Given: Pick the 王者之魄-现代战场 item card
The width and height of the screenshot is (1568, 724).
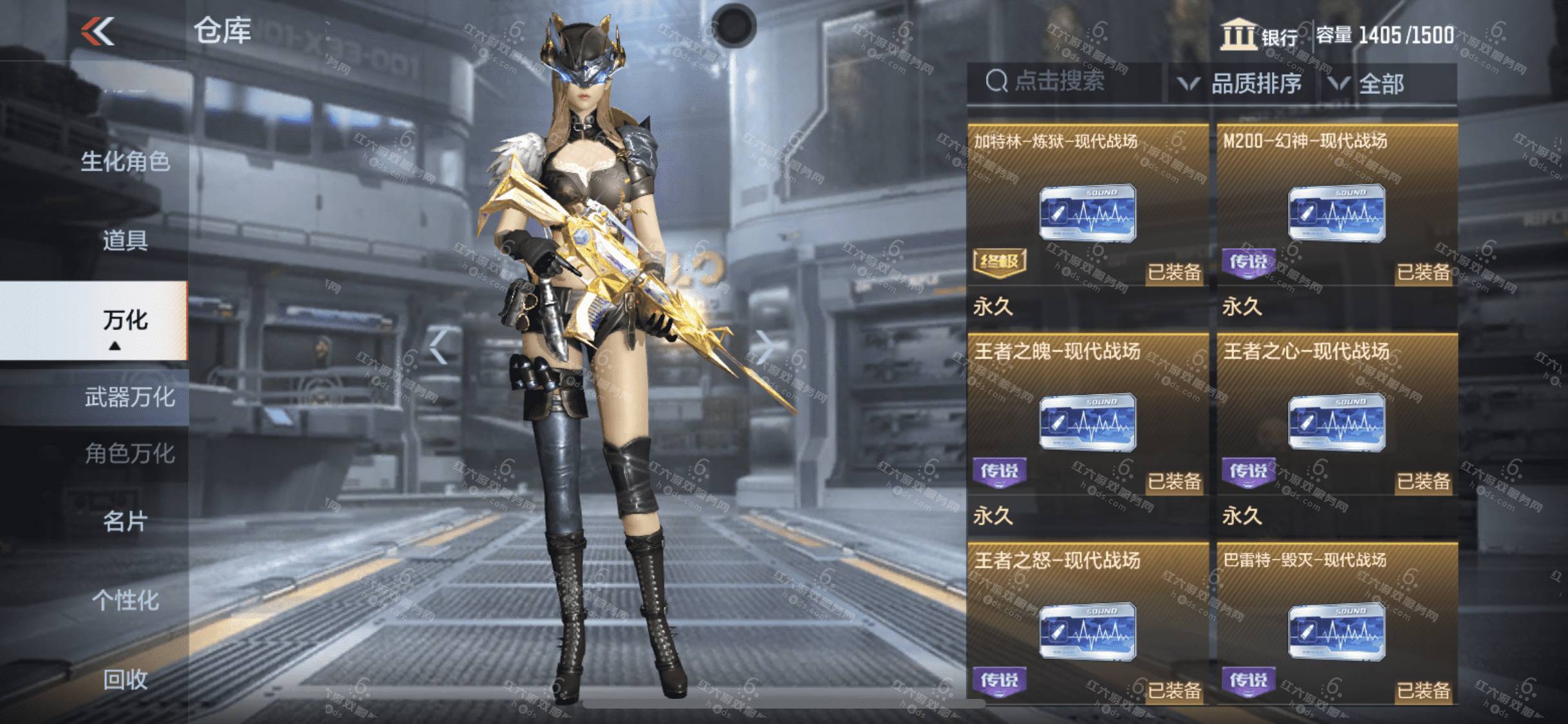Looking at the screenshot, I should pyautogui.click(x=1087, y=422).
